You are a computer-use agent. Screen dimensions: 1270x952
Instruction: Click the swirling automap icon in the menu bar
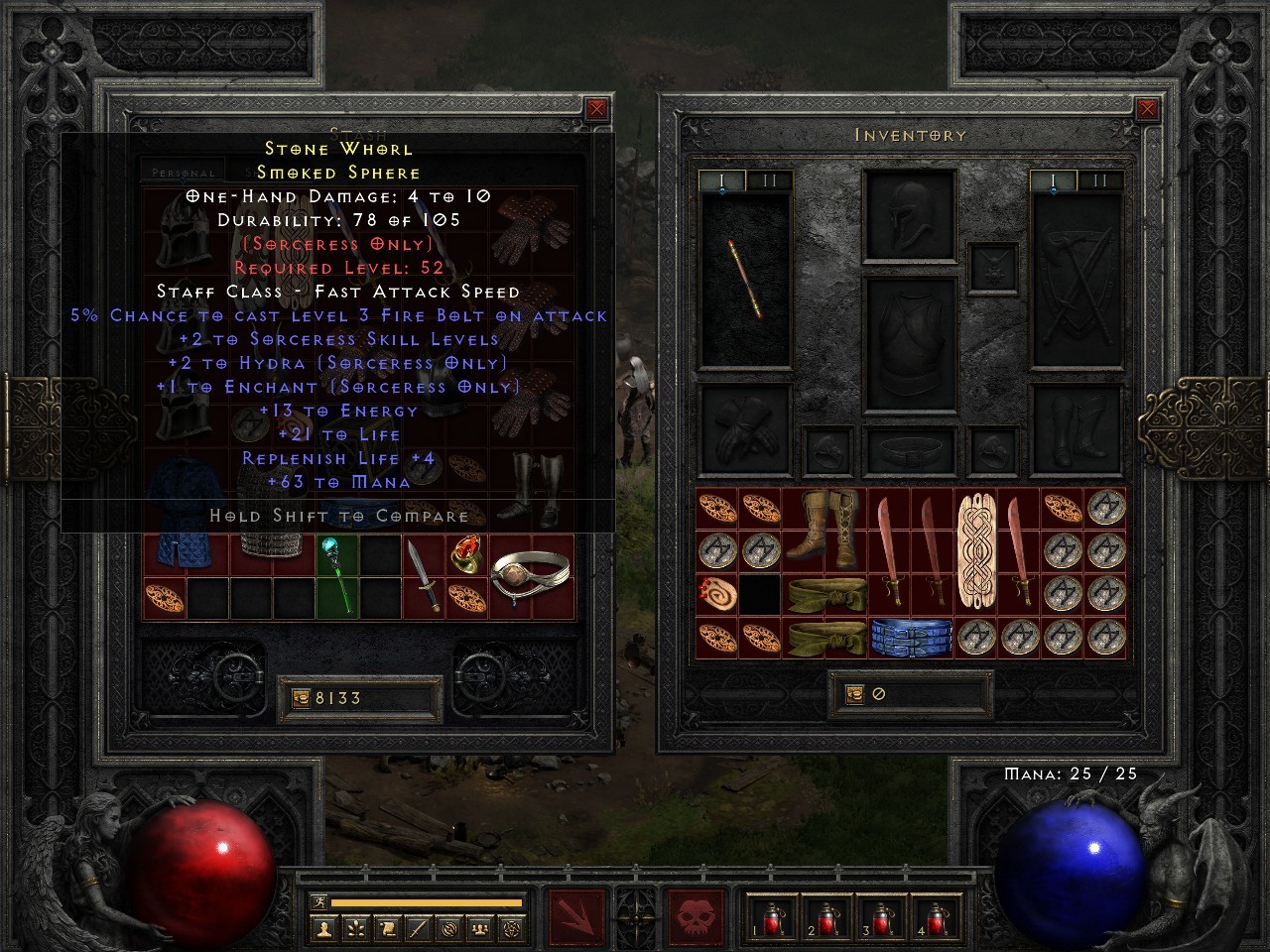pyautogui.click(x=448, y=929)
